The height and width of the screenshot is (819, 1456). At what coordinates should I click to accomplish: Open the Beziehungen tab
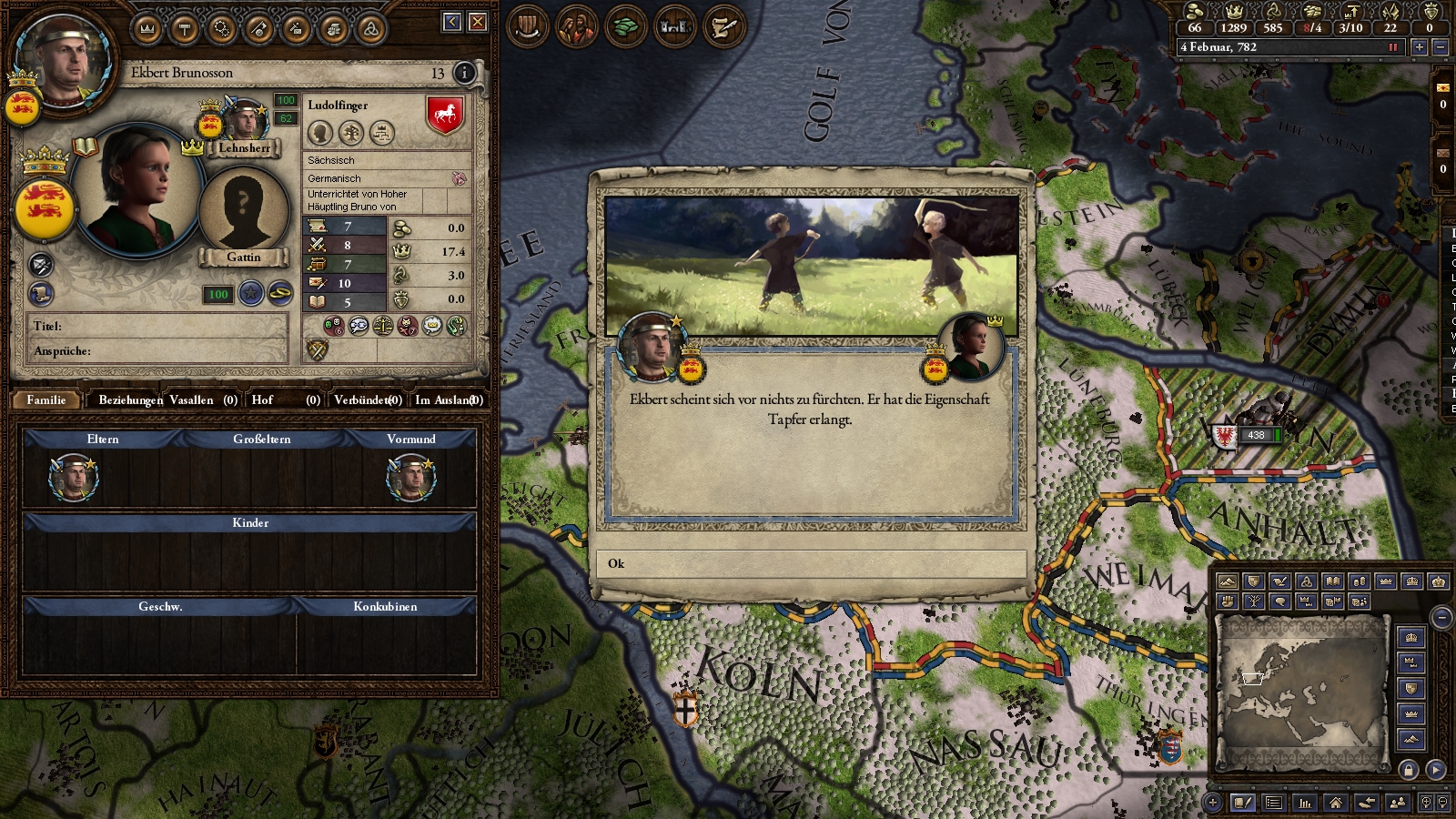[x=130, y=399]
